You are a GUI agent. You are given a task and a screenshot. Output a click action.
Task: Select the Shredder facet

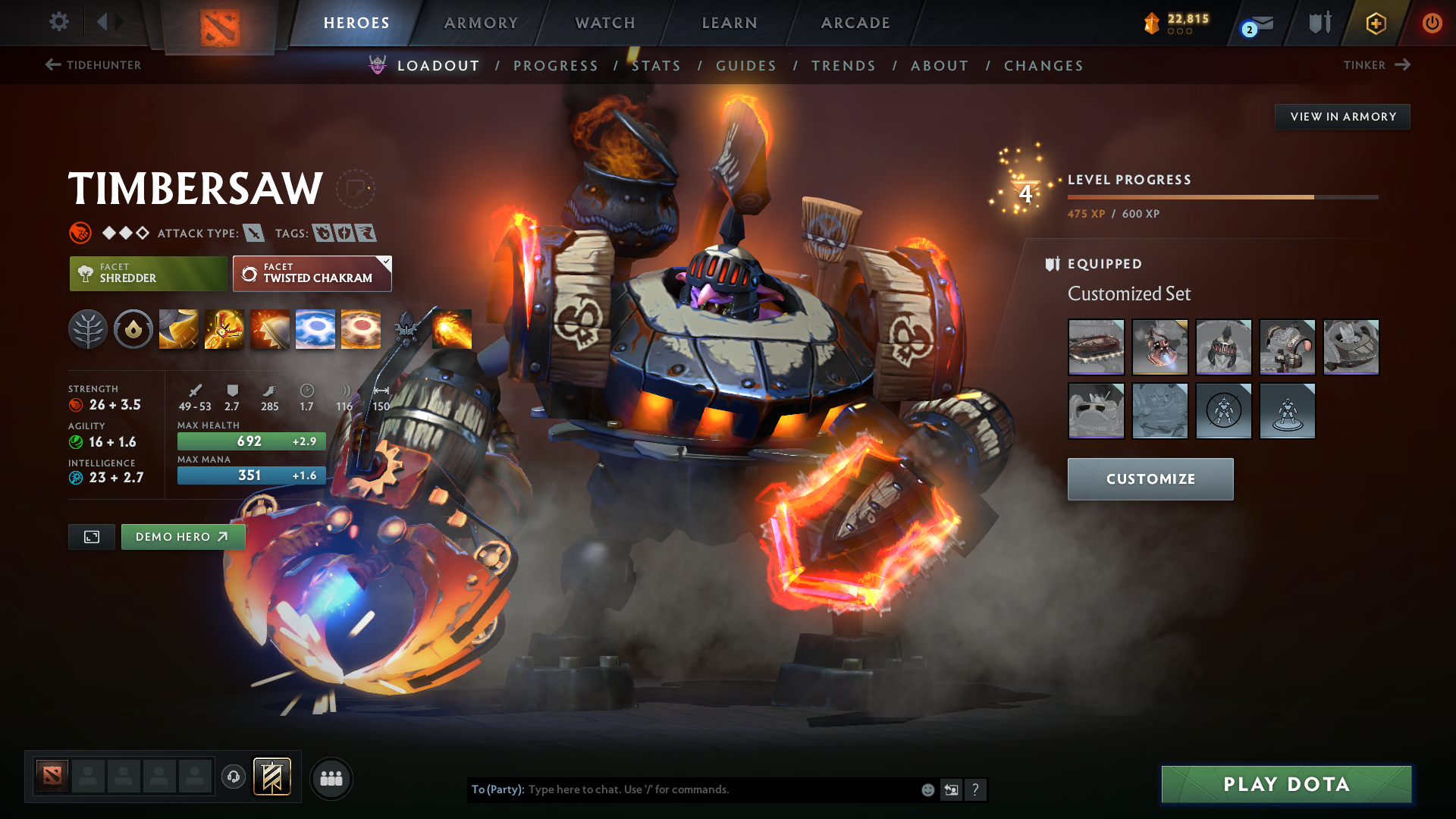tap(147, 273)
